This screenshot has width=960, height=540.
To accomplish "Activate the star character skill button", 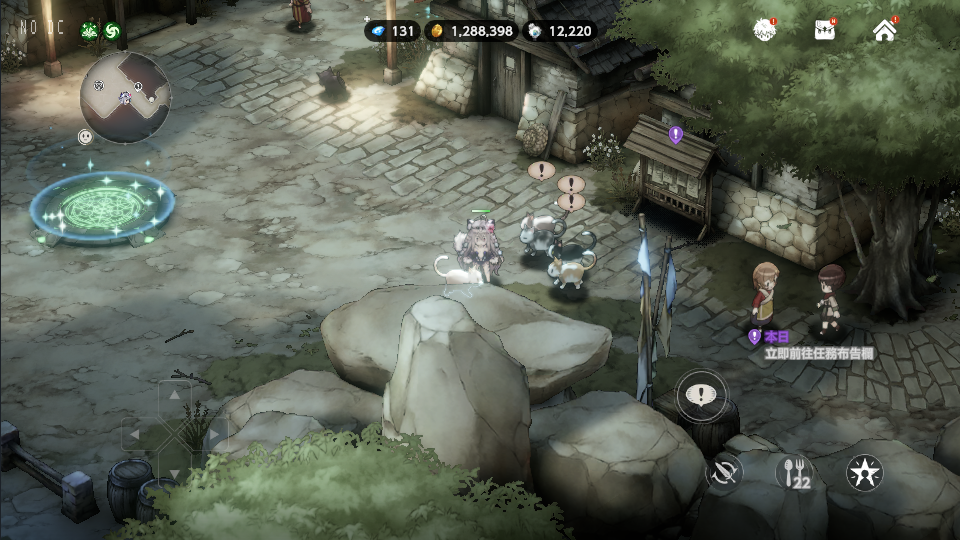I will [864, 472].
